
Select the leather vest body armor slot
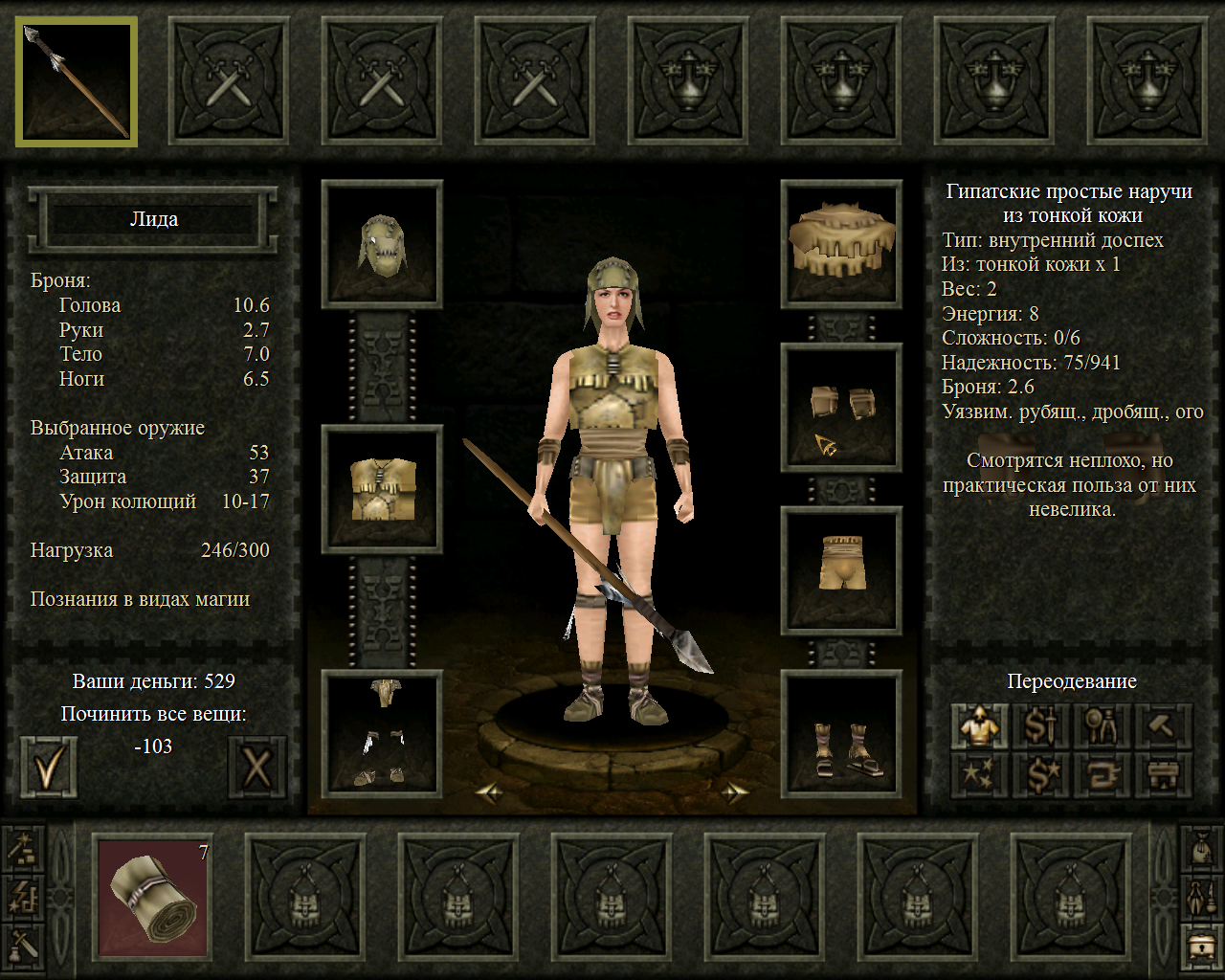382,489
